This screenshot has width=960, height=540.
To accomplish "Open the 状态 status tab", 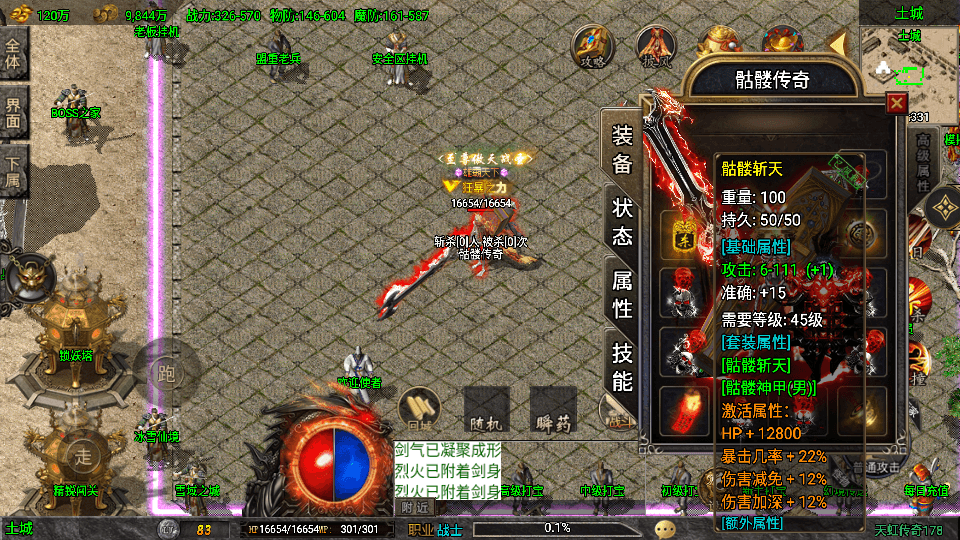I will click(622, 222).
